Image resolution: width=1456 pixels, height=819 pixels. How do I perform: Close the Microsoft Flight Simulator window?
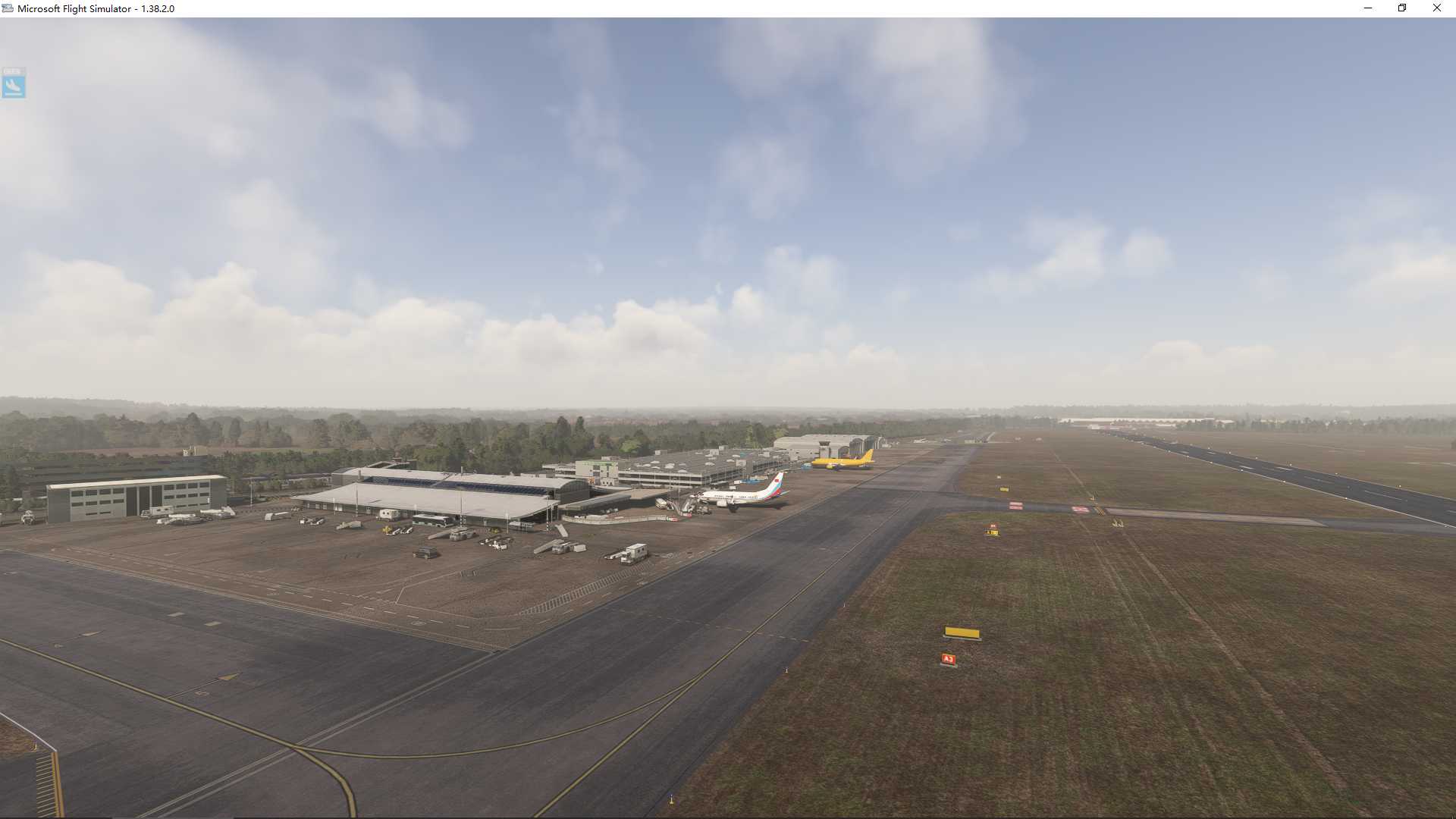point(1437,8)
